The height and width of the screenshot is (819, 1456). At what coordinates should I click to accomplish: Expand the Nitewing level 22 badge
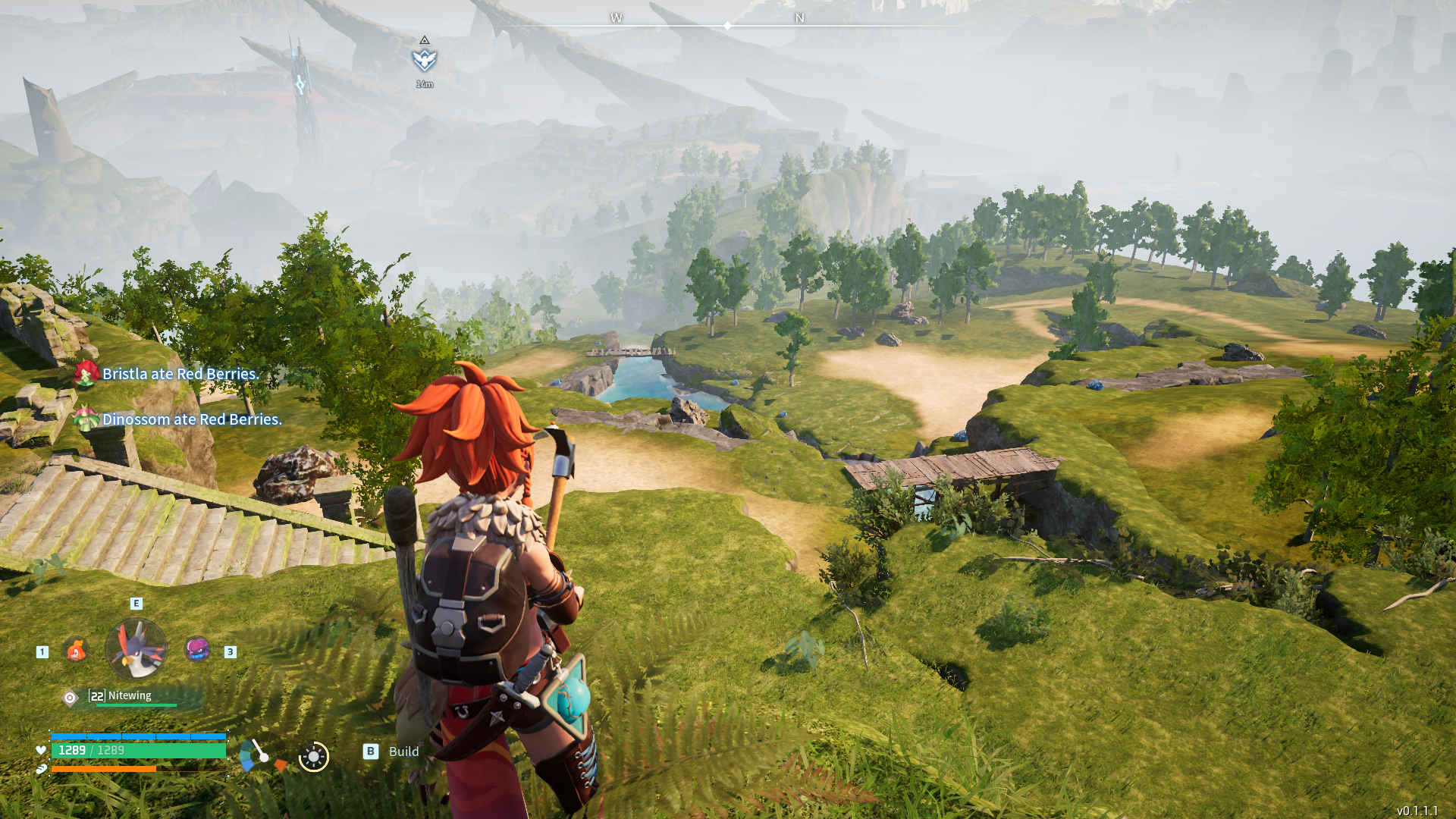96,695
